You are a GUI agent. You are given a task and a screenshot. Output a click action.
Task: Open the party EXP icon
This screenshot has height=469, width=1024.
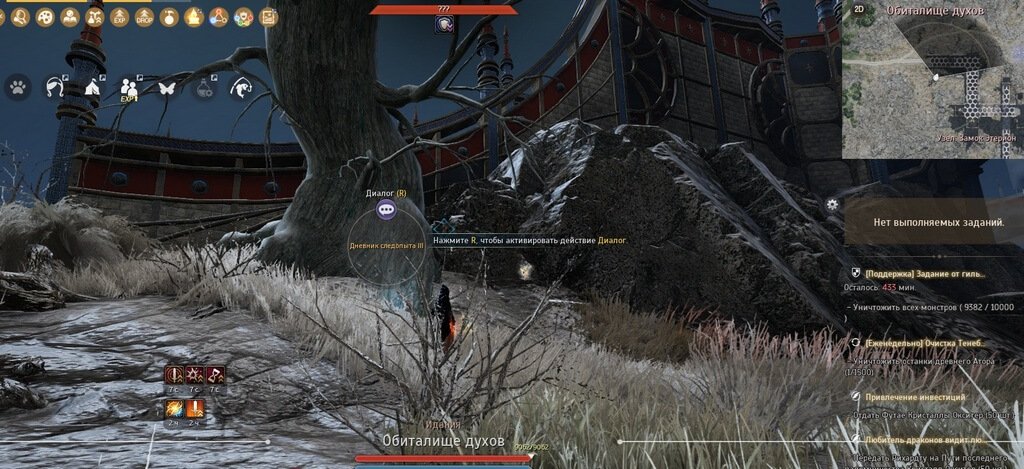pyautogui.click(x=128, y=89)
